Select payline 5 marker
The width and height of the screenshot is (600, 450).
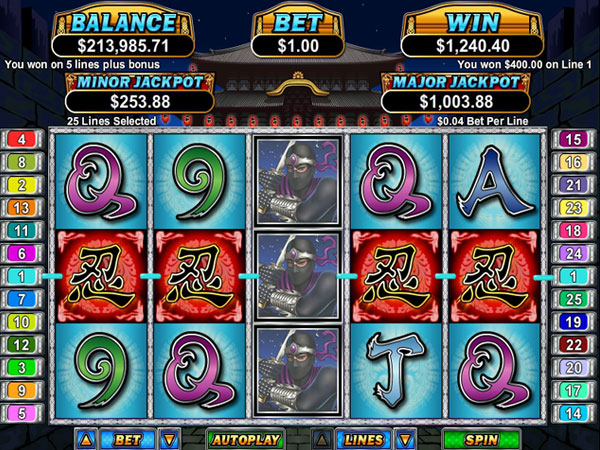(22, 412)
